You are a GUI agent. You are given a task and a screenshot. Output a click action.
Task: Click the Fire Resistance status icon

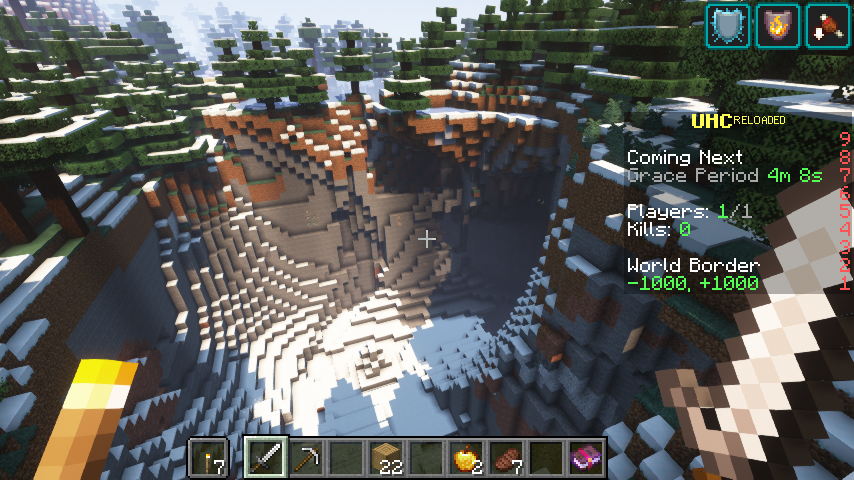(x=777, y=25)
